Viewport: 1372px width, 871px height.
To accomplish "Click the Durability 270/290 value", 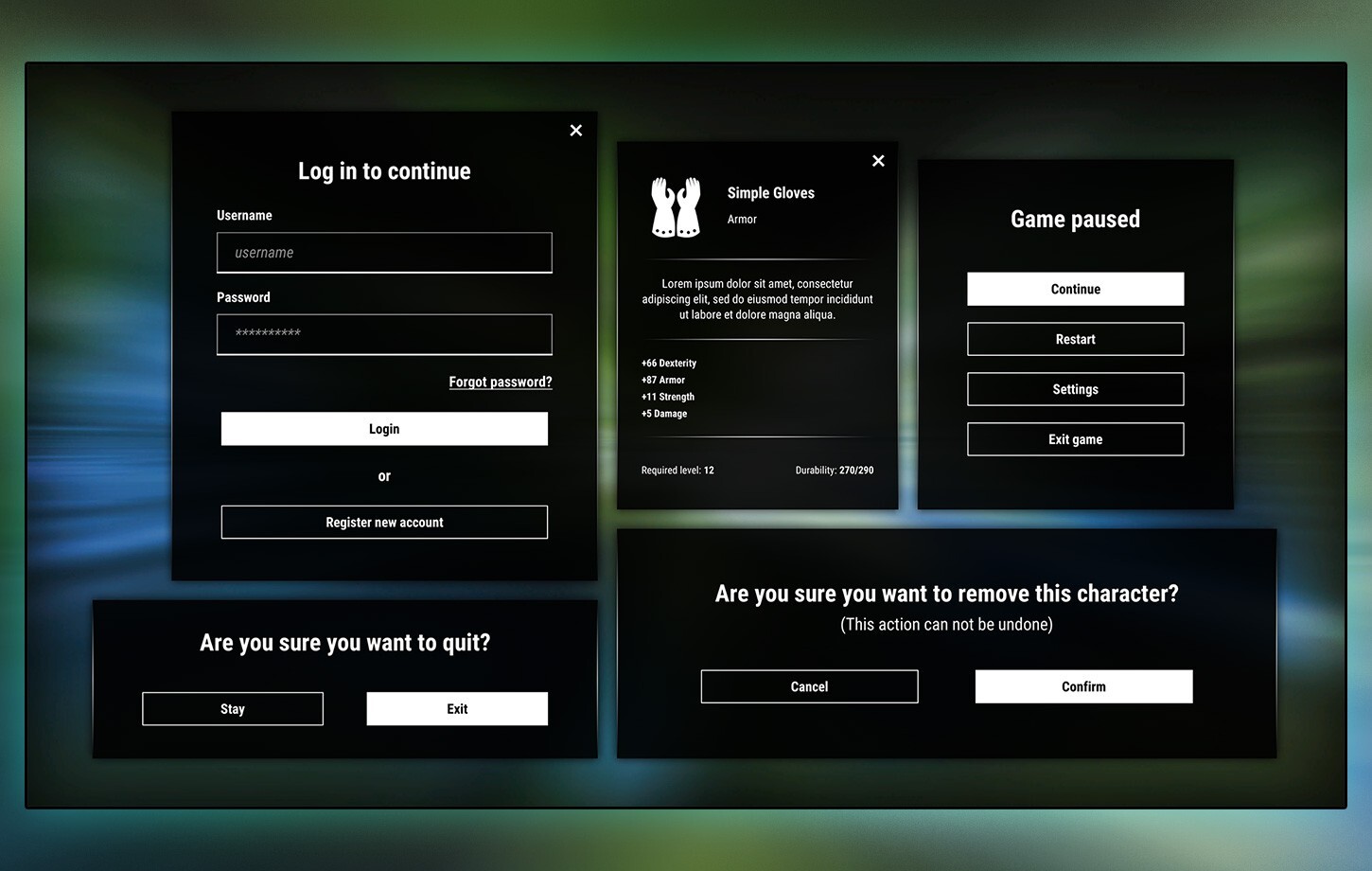I will tap(834, 470).
